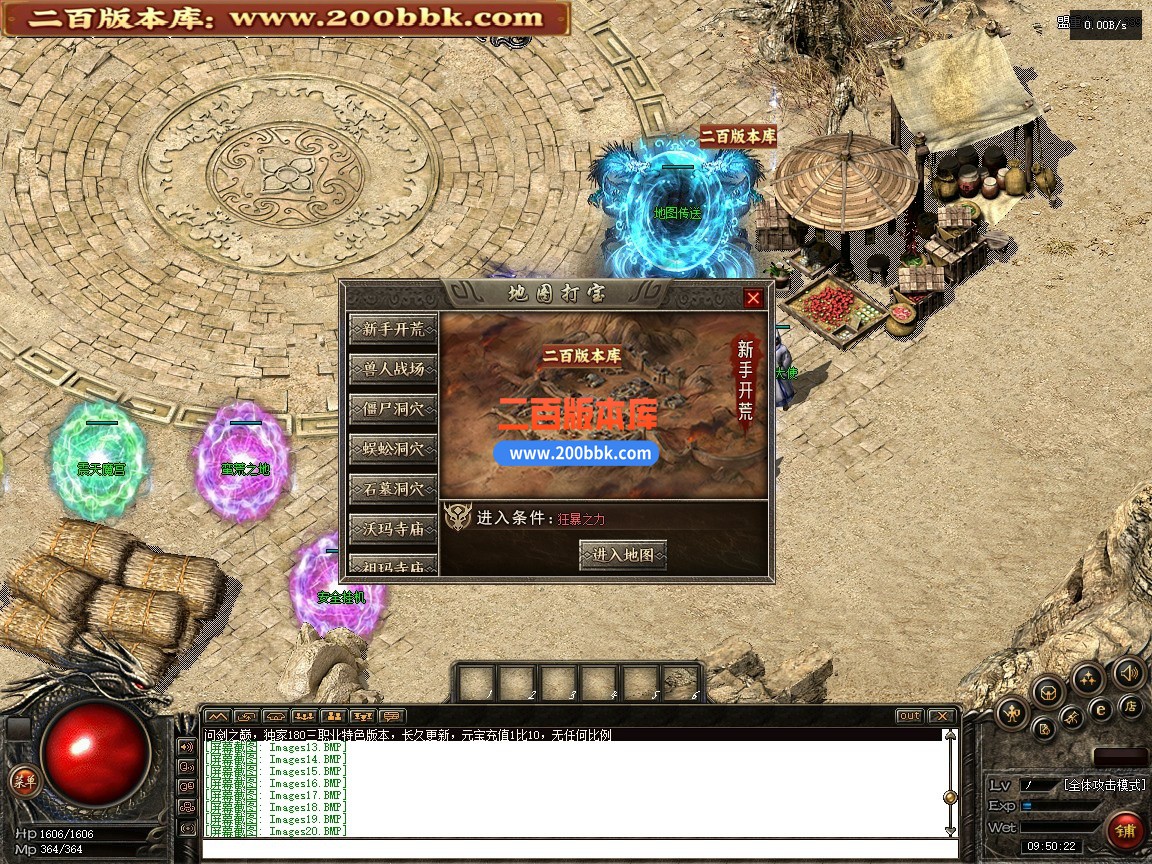Click the chat 'out' button

tap(909, 716)
